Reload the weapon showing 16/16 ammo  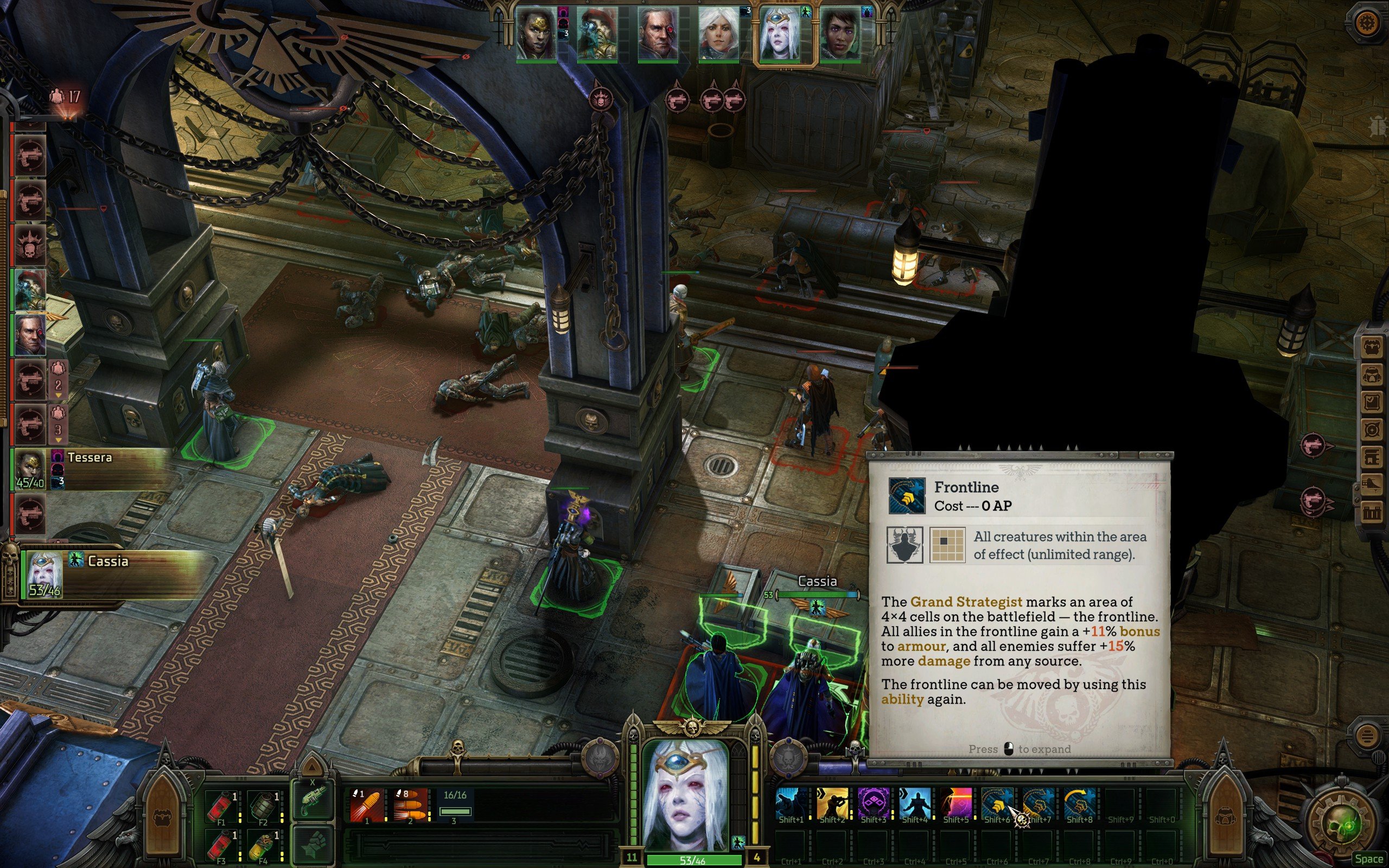pyautogui.click(x=455, y=805)
